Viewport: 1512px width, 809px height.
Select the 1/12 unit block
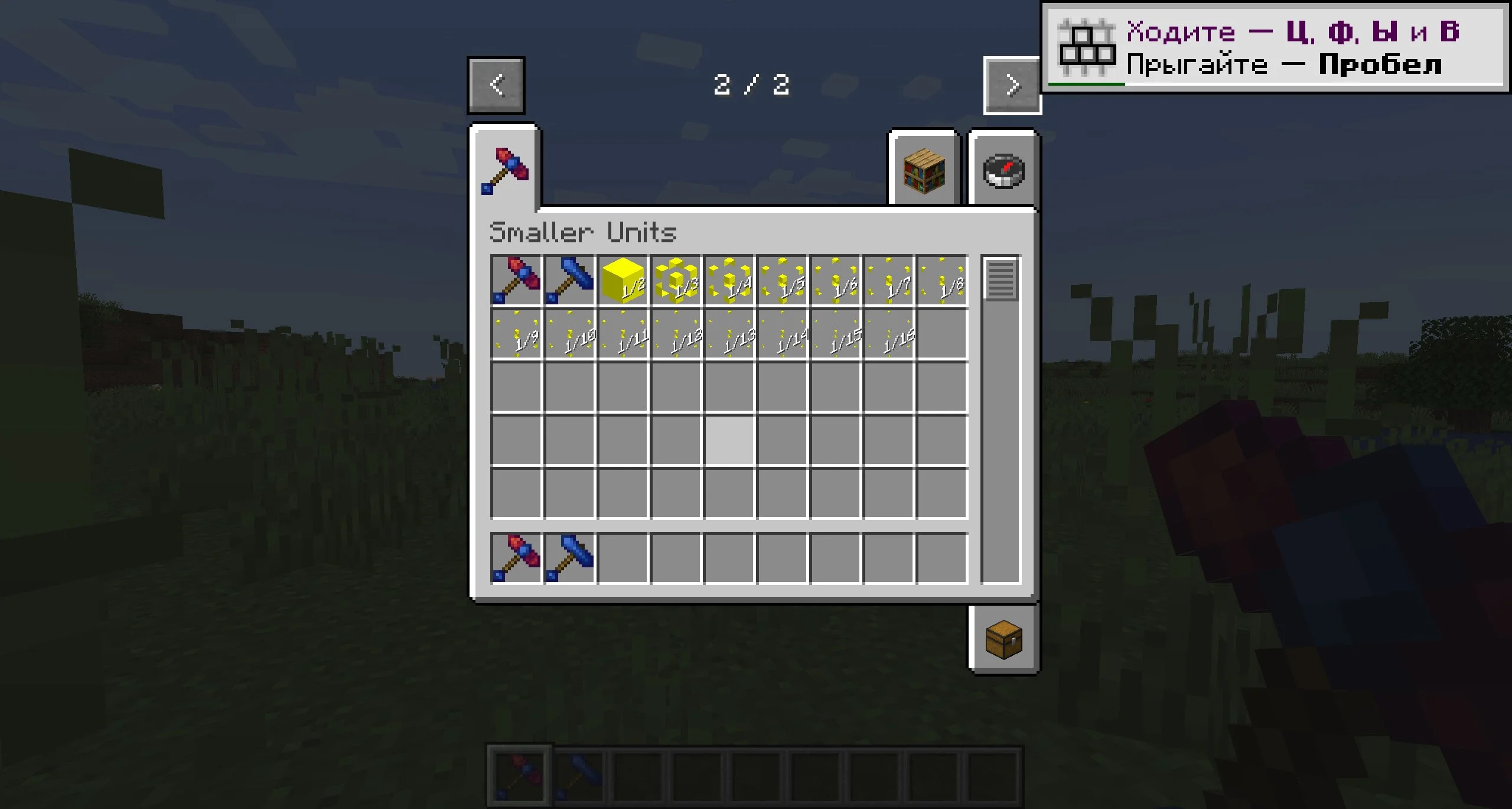click(676, 334)
